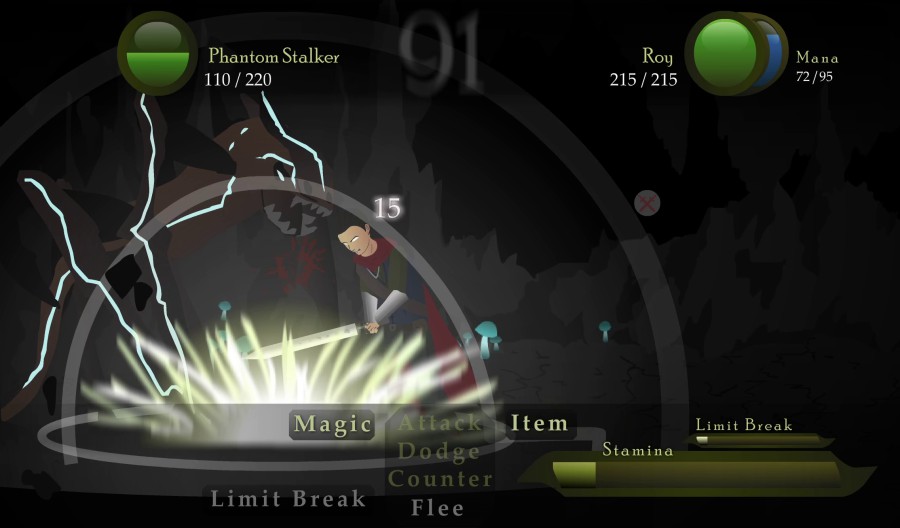Open the Item command

[539, 424]
